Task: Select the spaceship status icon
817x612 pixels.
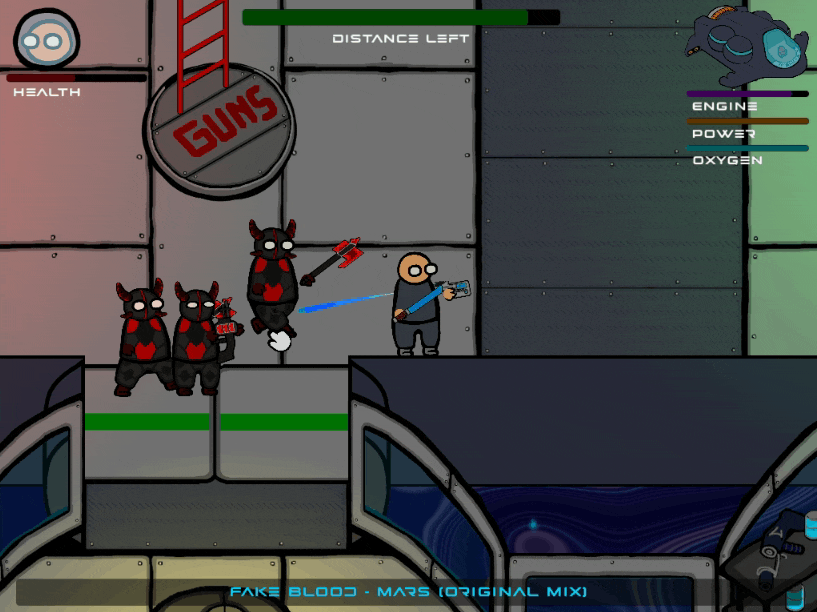Action: point(746,46)
